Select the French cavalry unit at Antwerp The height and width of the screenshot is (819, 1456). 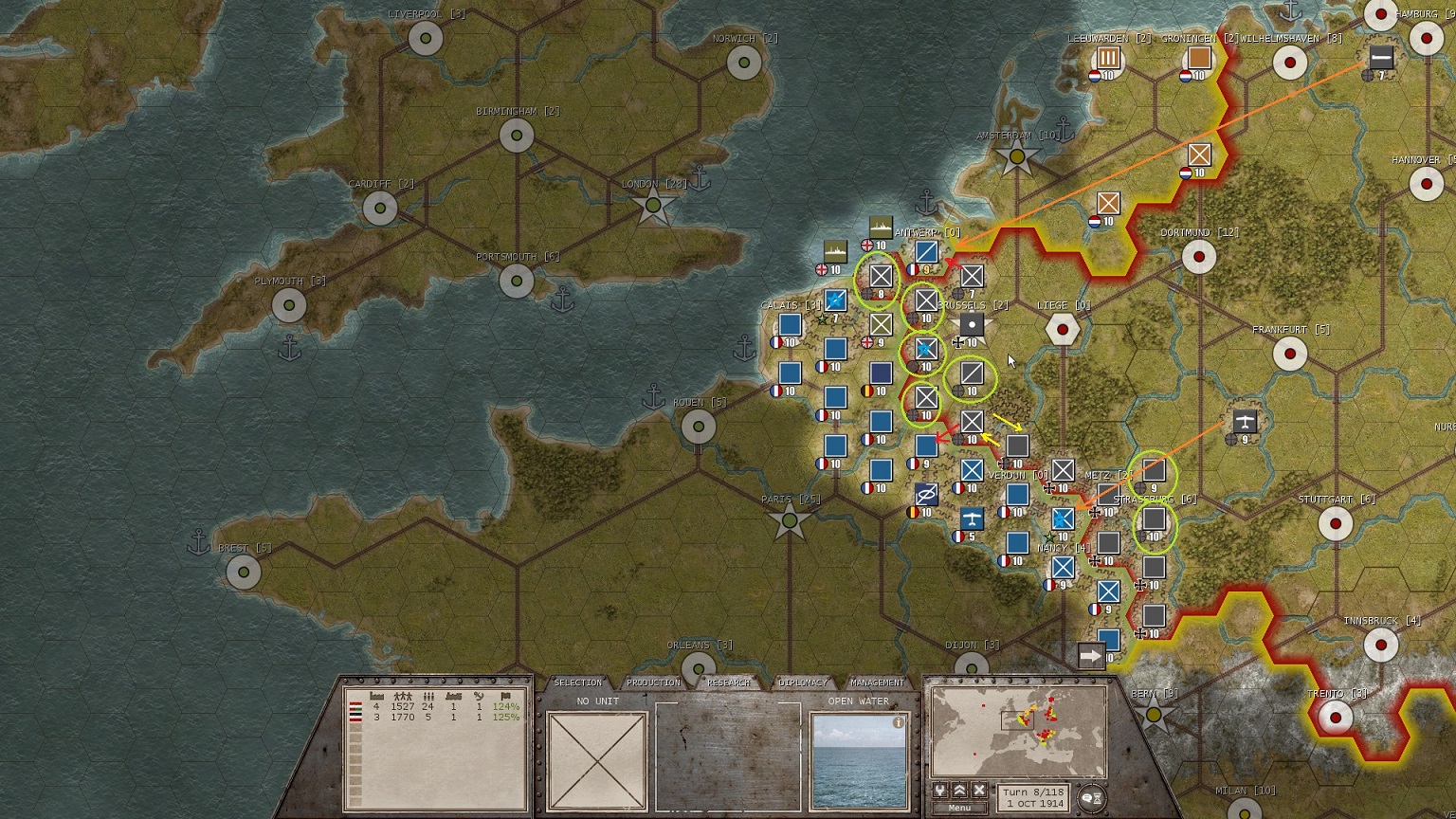(x=926, y=252)
